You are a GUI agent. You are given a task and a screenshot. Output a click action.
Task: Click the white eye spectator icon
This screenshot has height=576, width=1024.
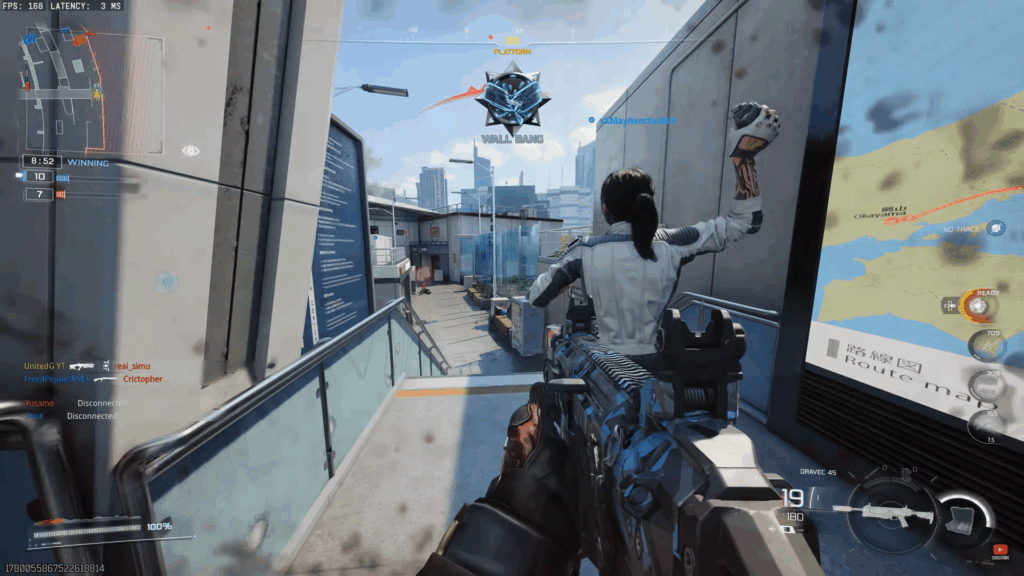coord(190,151)
